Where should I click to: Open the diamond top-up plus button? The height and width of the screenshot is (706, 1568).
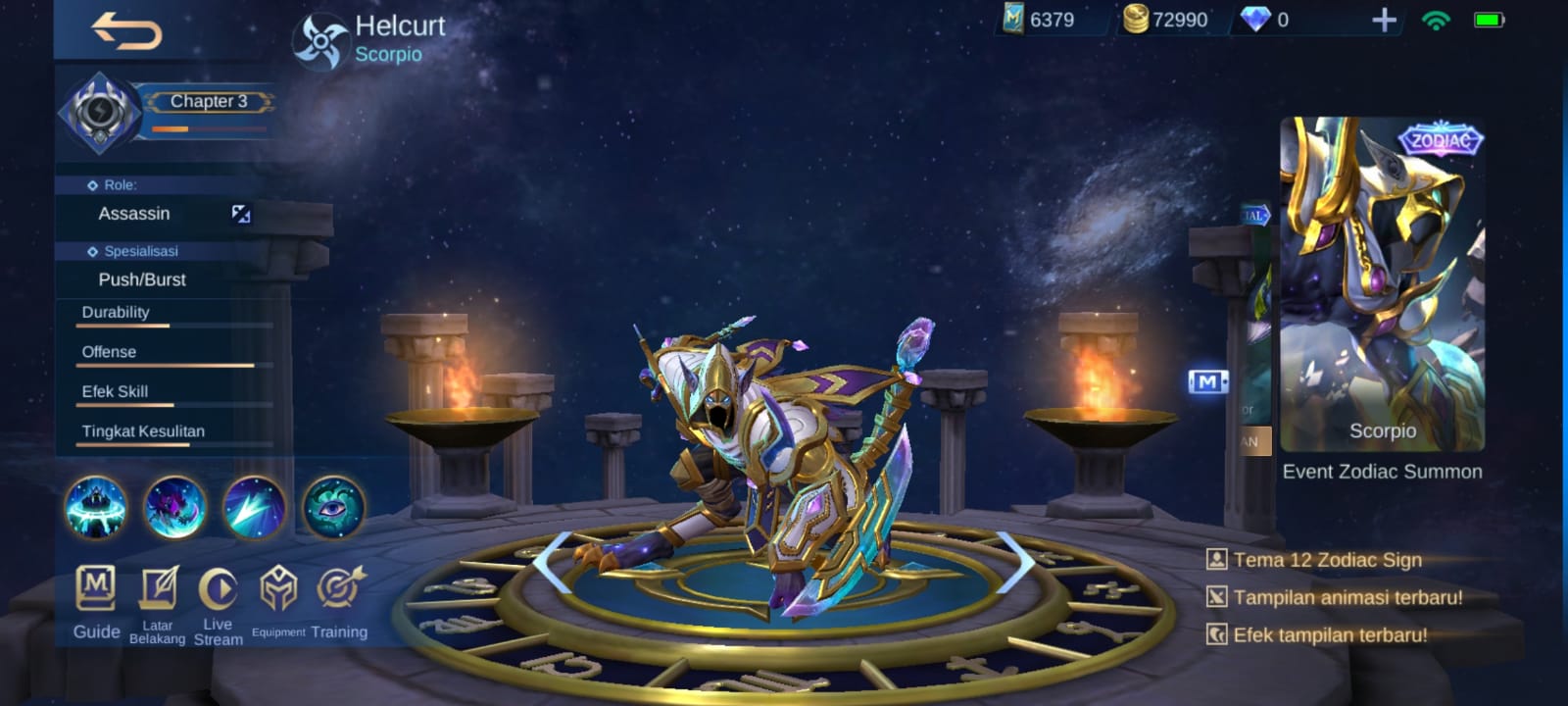point(1382,18)
